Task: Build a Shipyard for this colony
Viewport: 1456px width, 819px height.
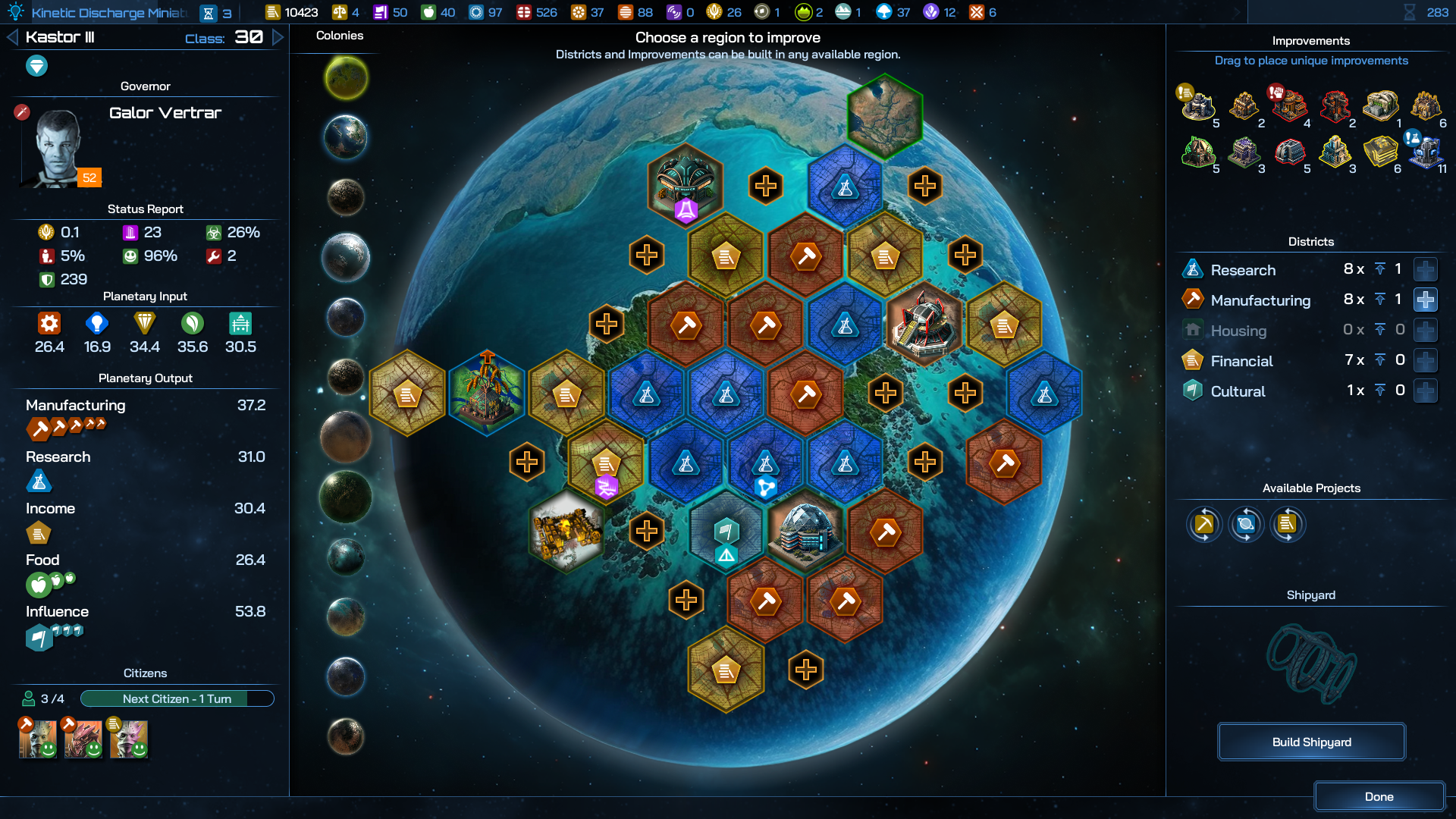Action: [1311, 742]
